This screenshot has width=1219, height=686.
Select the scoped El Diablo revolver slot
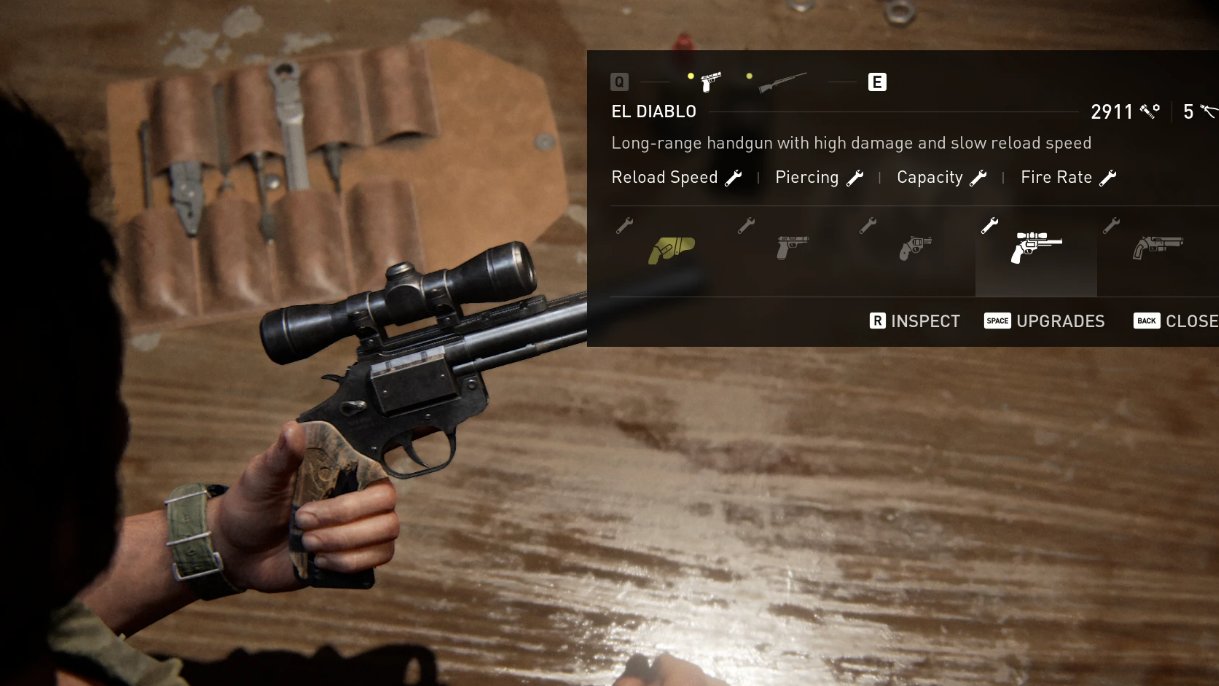(x=1035, y=247)
